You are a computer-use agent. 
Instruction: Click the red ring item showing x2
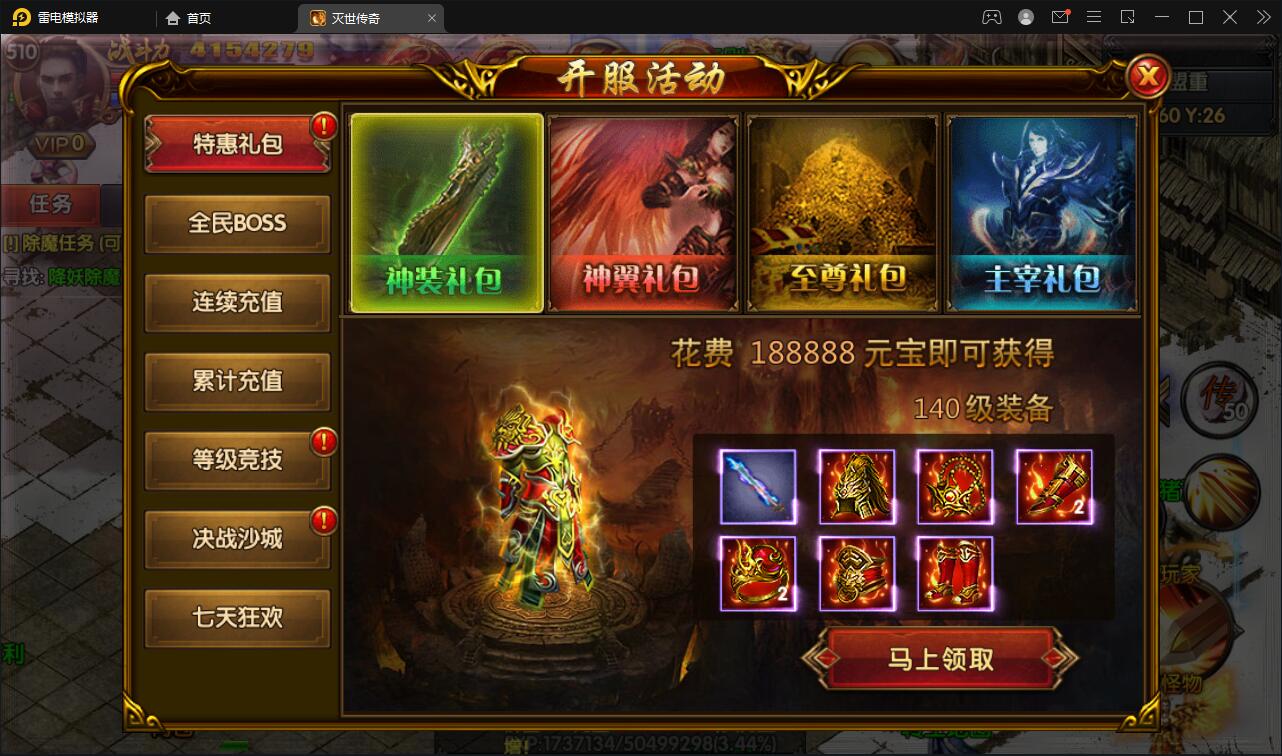757,575
